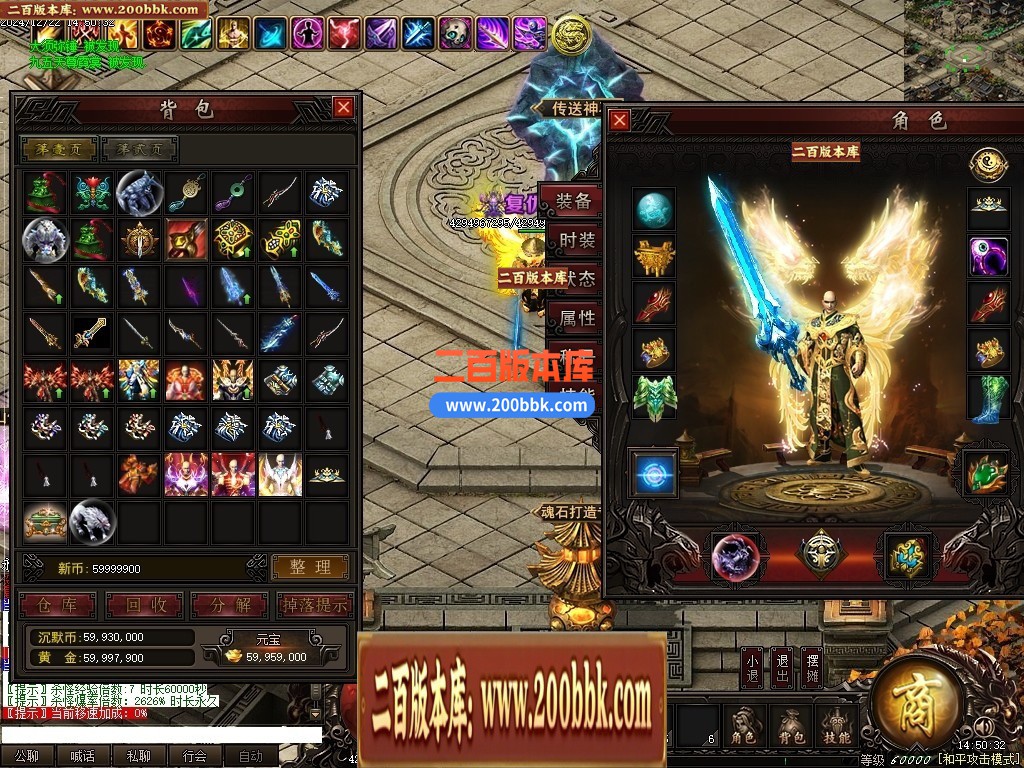
Task: Select the equipped purple eye ring slot
Action: click(x=988, y=256)
